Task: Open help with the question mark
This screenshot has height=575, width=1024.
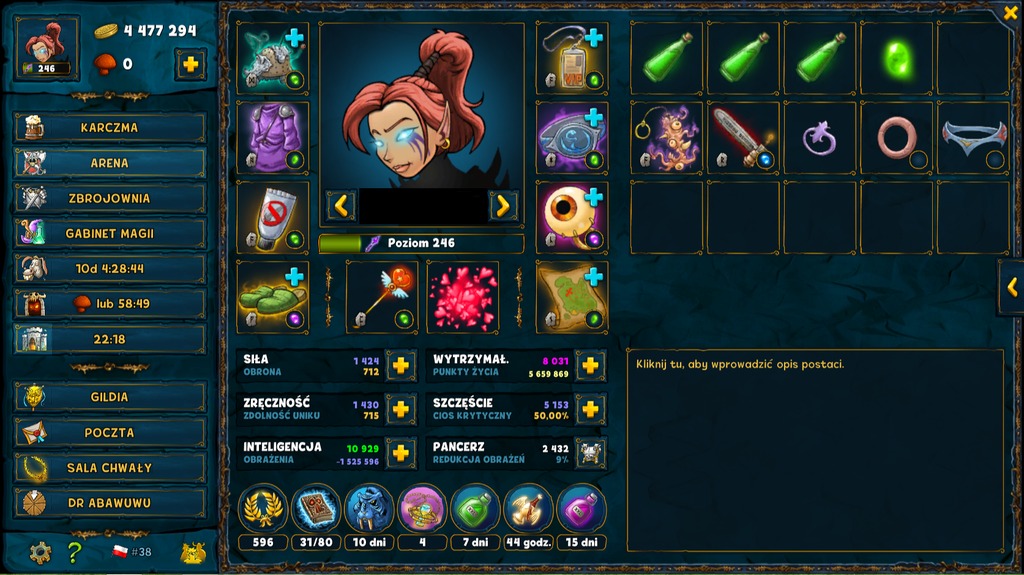Action: [x=74, y=552]
